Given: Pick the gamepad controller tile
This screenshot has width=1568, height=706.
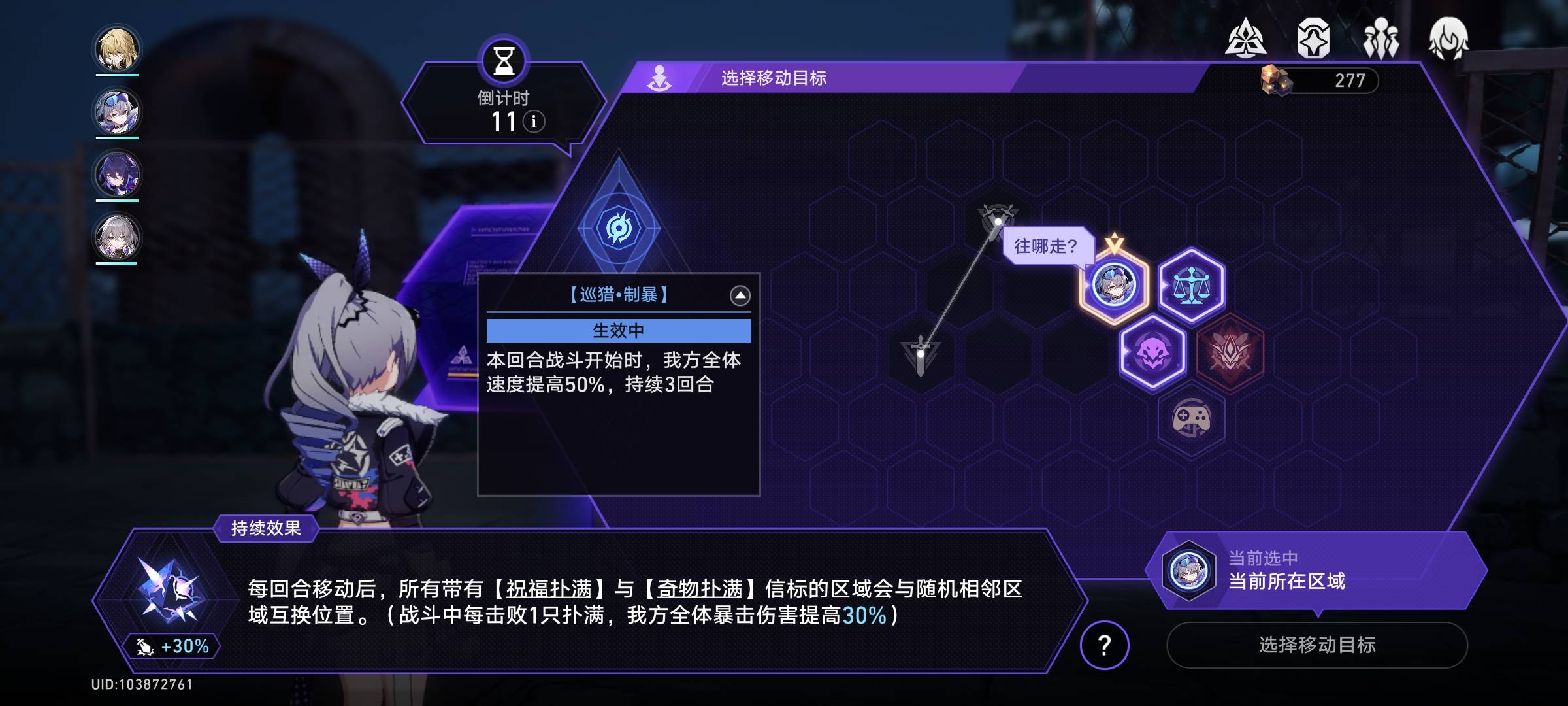Looking at the screenshot, I should point(1191,419).
